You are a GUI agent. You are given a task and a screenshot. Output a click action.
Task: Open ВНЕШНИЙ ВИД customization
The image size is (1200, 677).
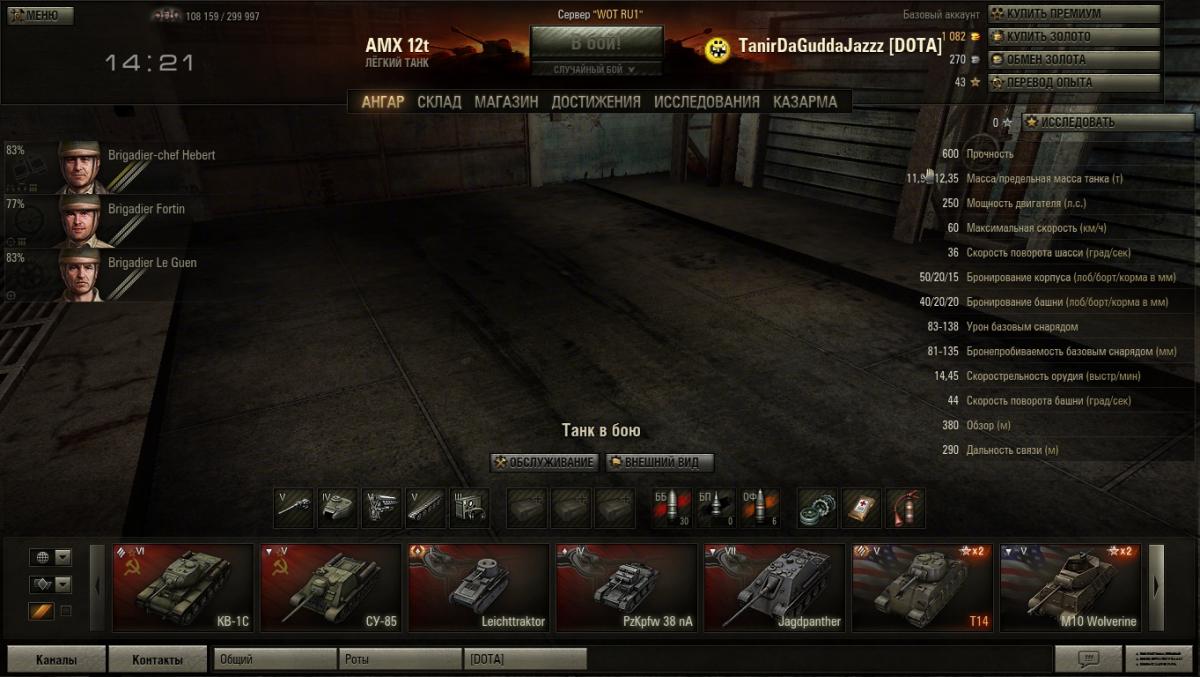point(660,462)
